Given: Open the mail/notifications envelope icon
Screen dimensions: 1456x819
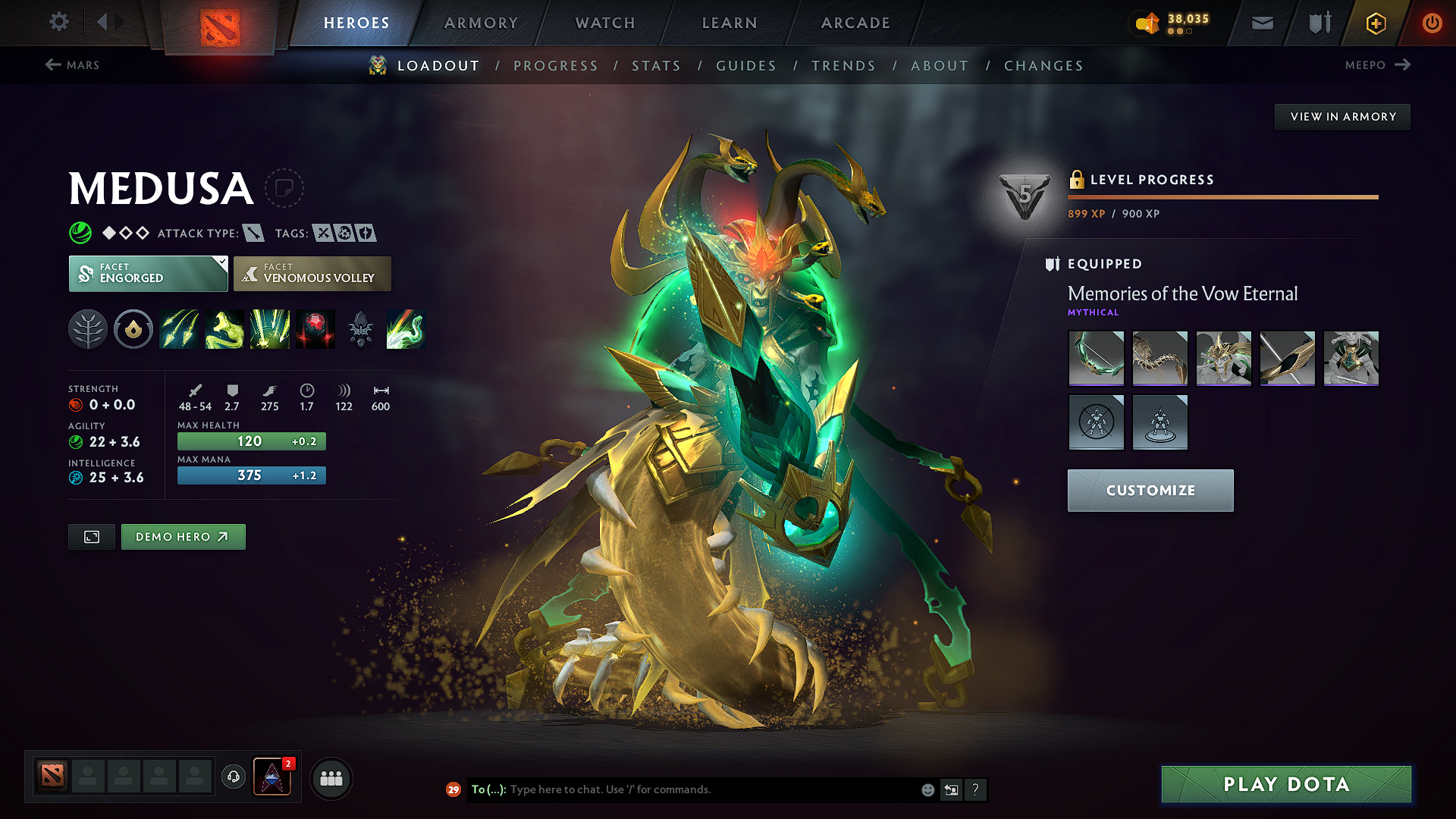Looking at the screenshot, I should point(1262,23).
